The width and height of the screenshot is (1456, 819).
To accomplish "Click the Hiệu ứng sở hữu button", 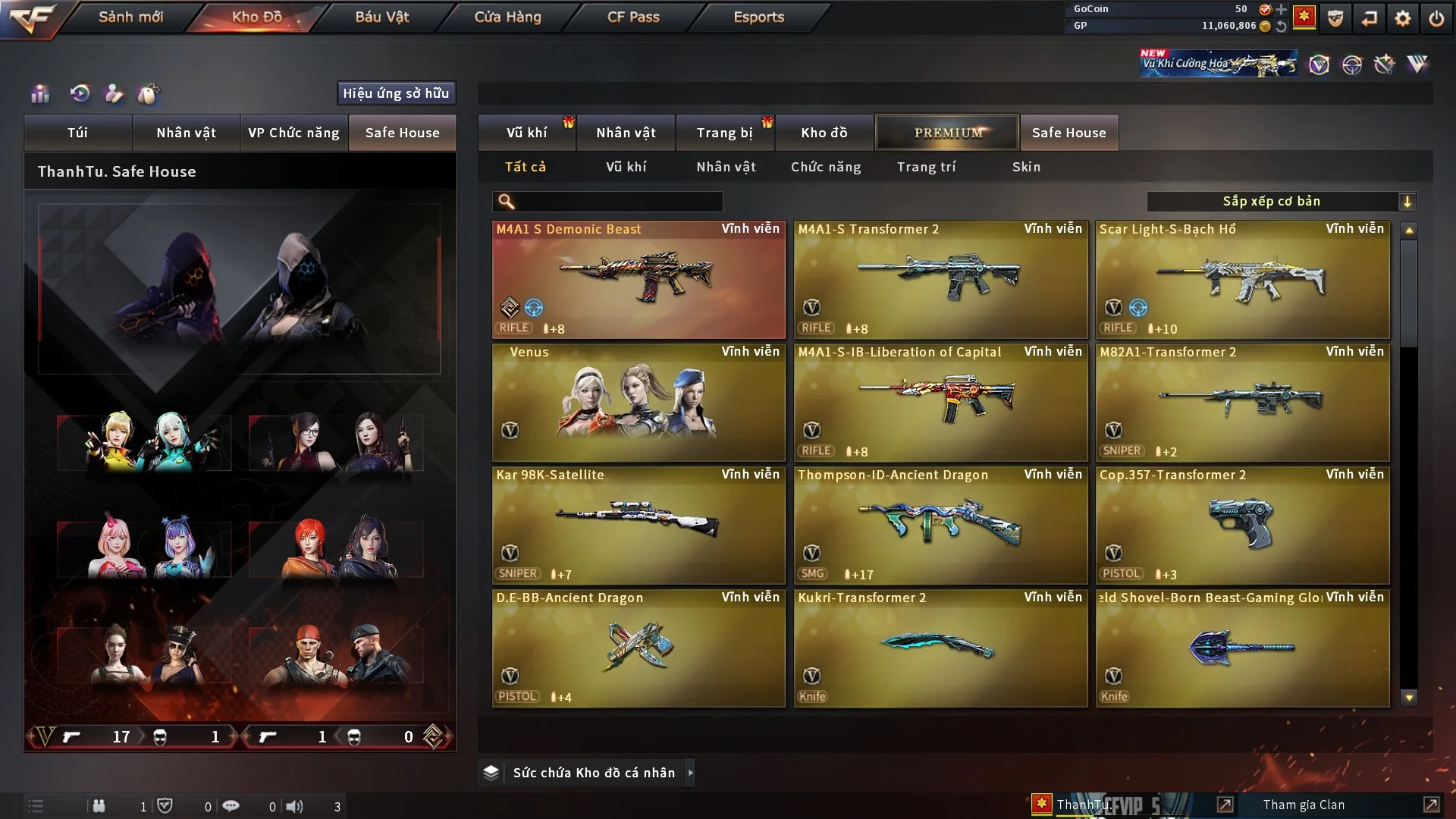I will (x=396, y=93).
